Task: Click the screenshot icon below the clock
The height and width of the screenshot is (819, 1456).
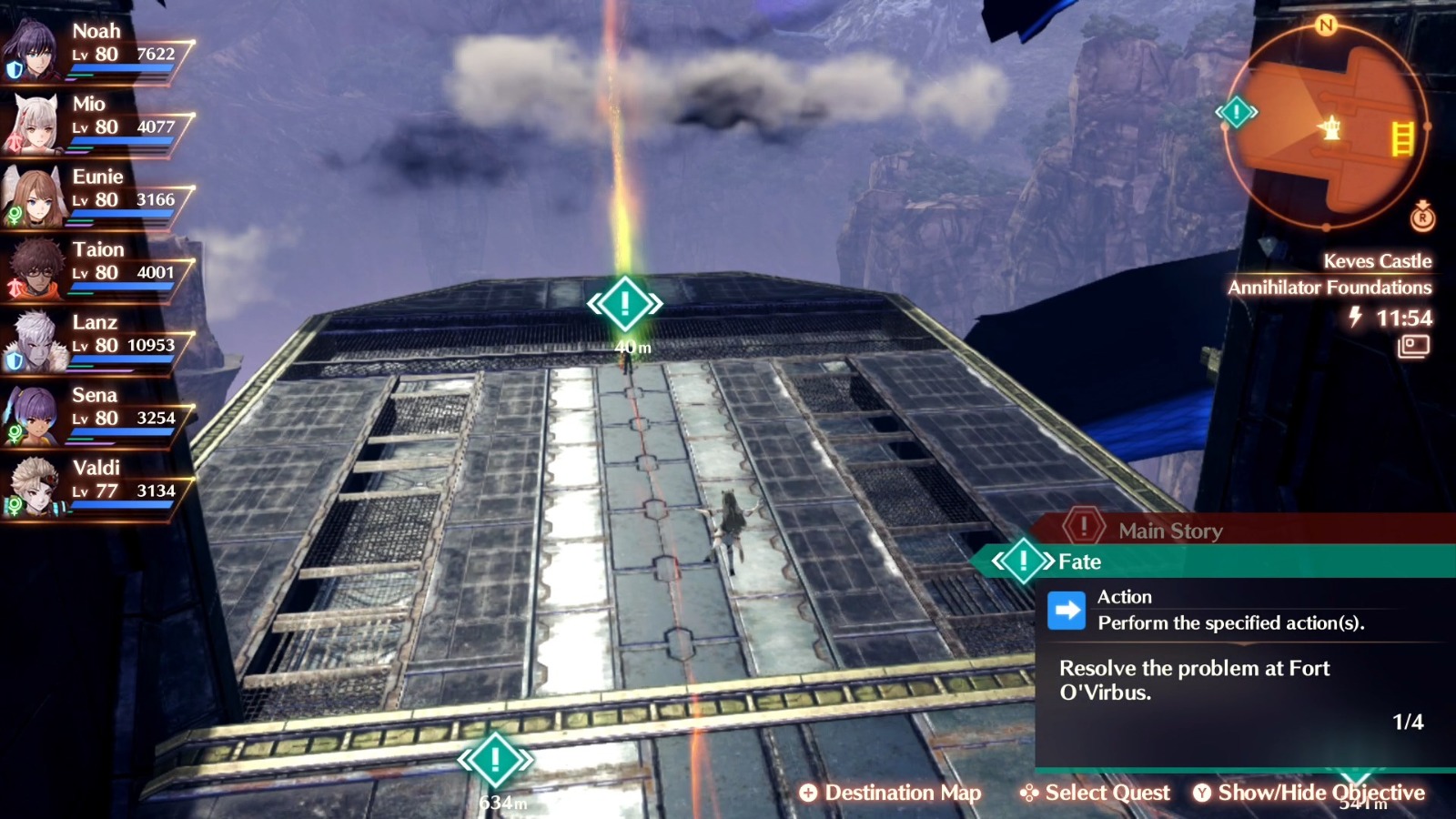Action: click(x=1413, y=346)
